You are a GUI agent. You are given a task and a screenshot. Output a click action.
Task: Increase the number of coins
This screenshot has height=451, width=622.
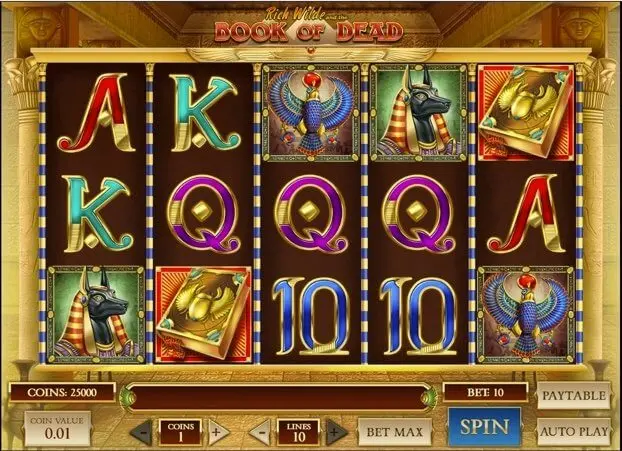(215, 432)
